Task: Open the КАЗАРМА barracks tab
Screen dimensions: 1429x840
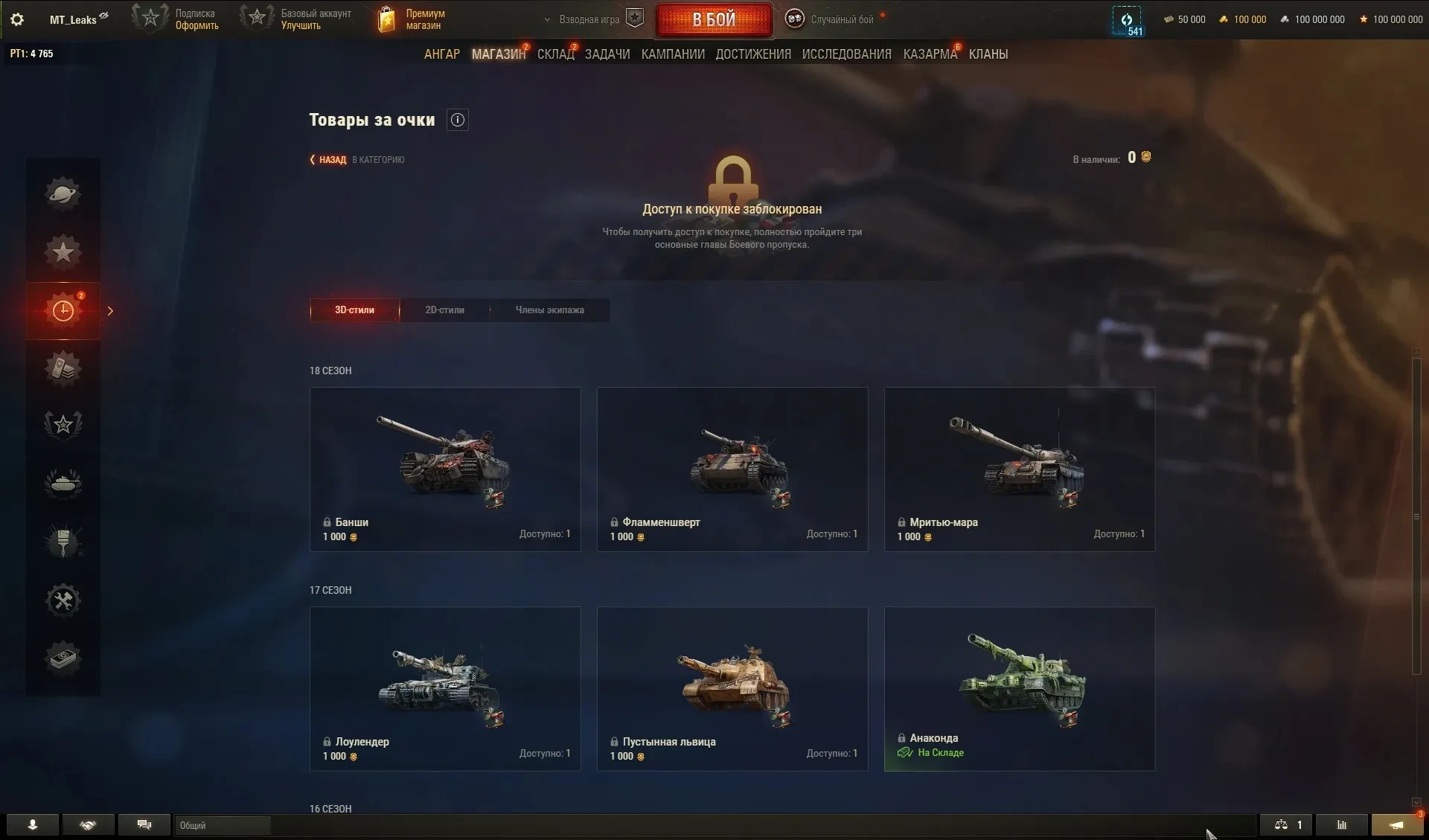Action: click(930, 54)
